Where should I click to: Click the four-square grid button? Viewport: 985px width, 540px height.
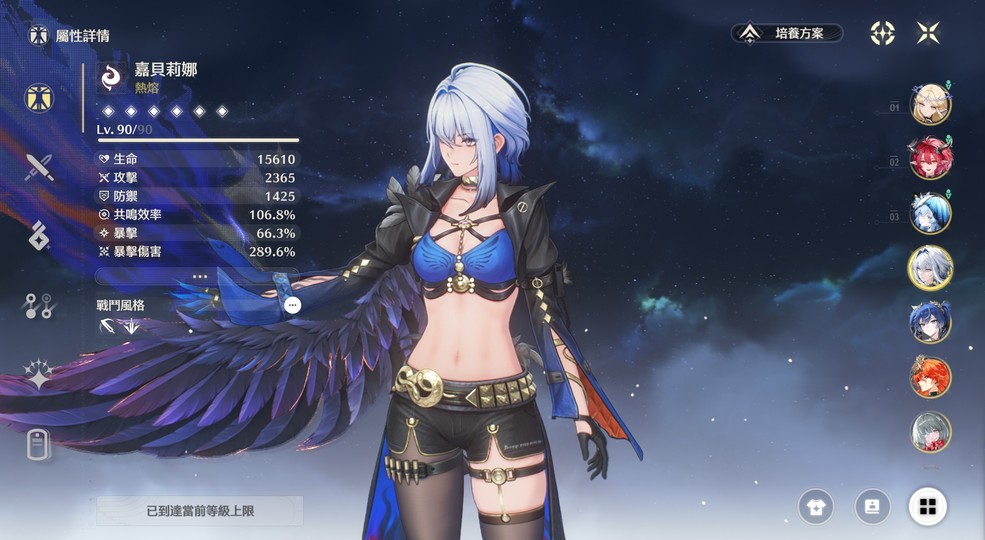[928, 507]
